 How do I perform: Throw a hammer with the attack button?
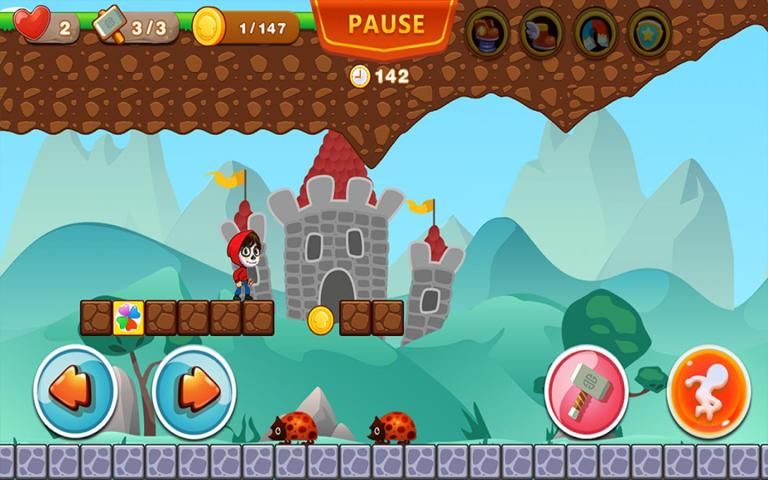click(x=587, y=389)
